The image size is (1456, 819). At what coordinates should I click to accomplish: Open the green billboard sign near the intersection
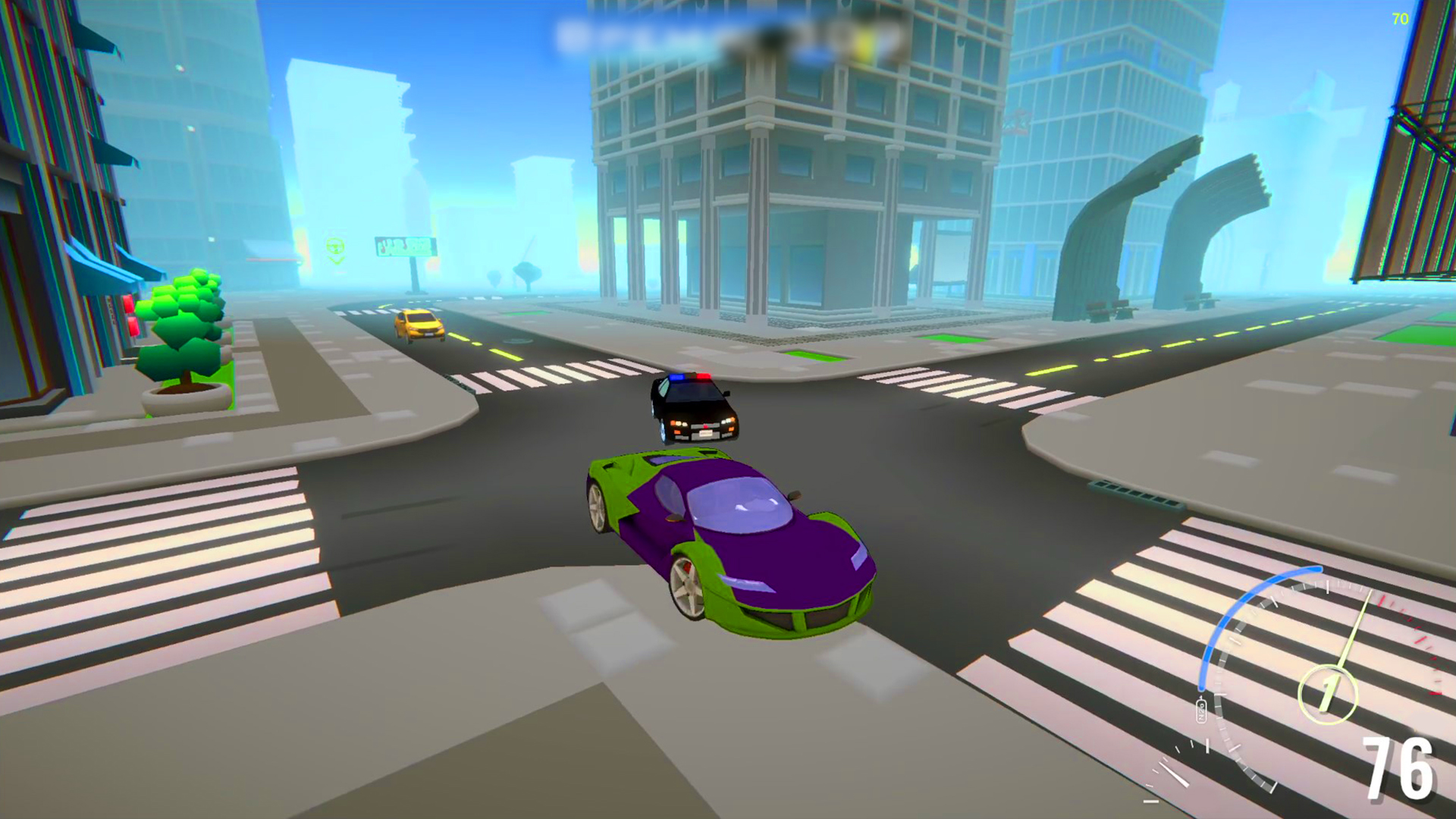402,244
